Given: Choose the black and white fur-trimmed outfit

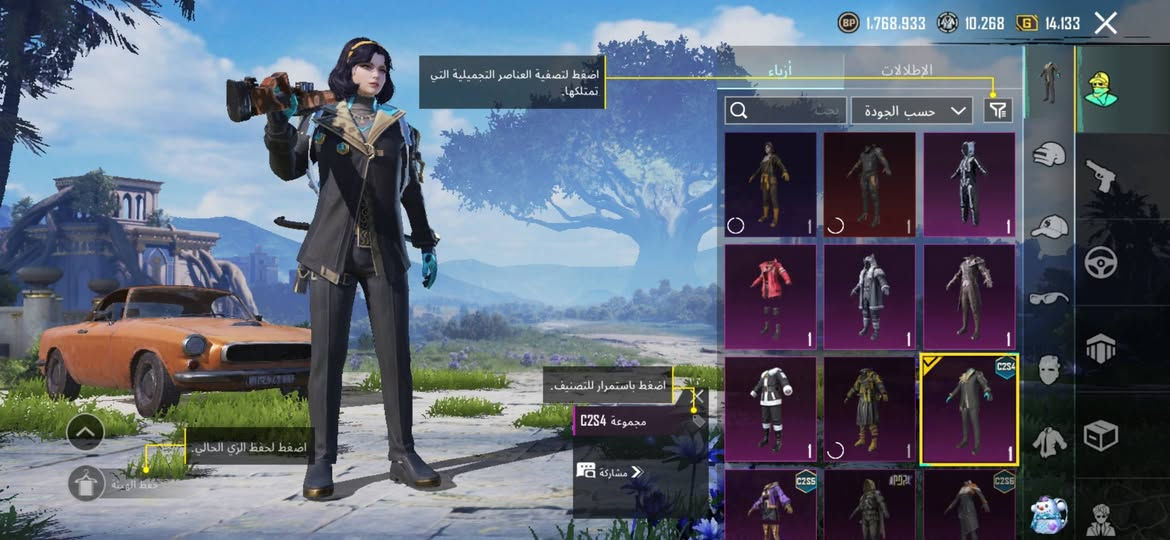Looking at the screenshot, I should [x=770, y=408].
